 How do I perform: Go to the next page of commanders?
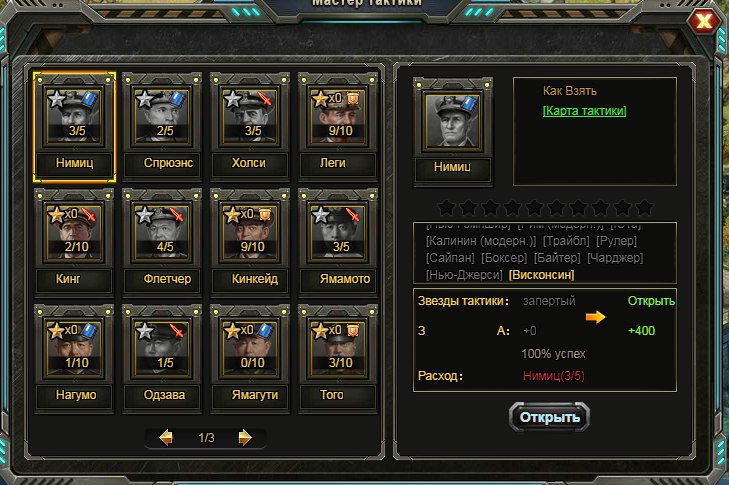244,438
